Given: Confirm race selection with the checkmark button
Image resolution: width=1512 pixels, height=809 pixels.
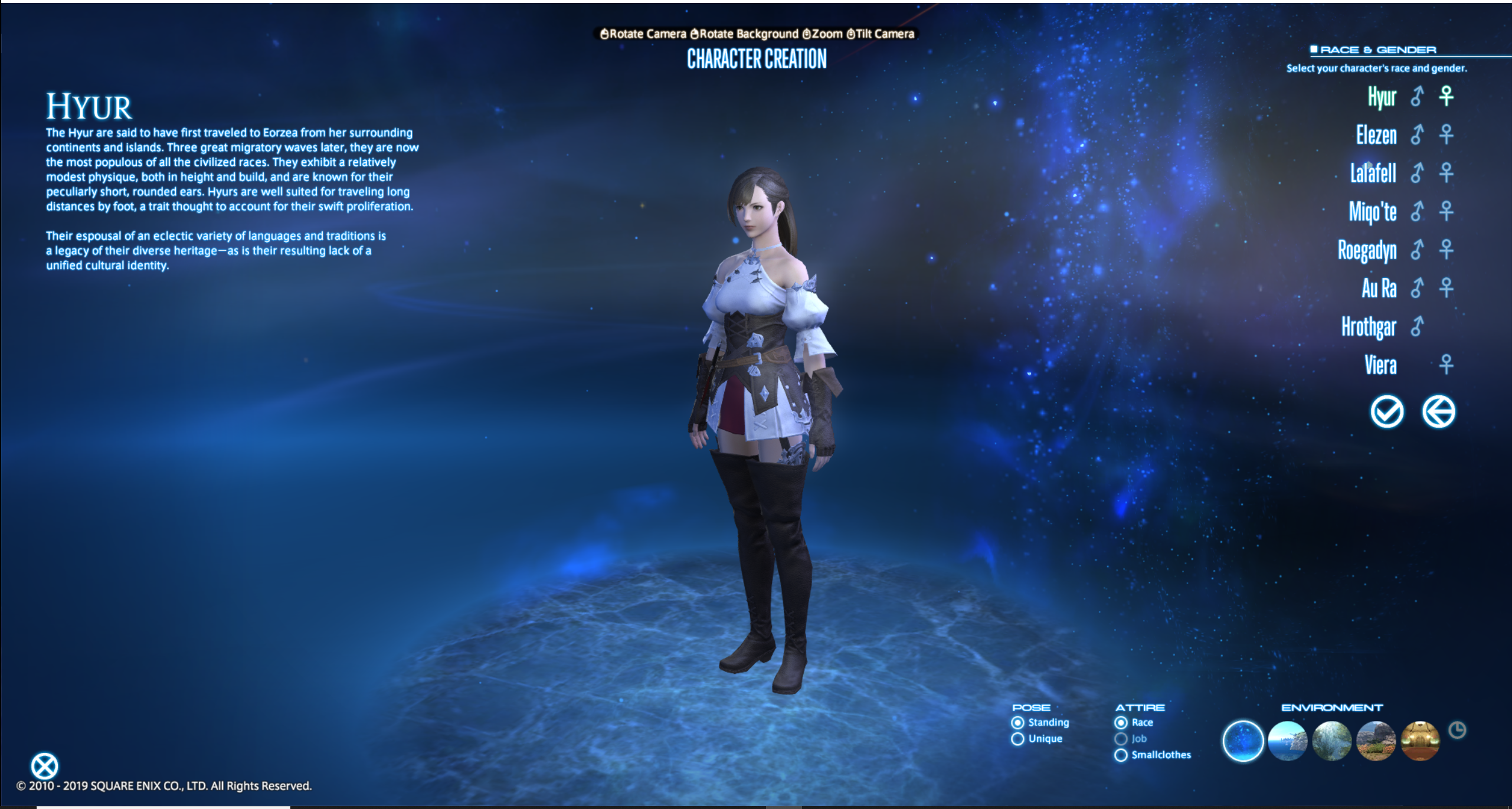Looking at the screenshot, I should point(1387,411).
